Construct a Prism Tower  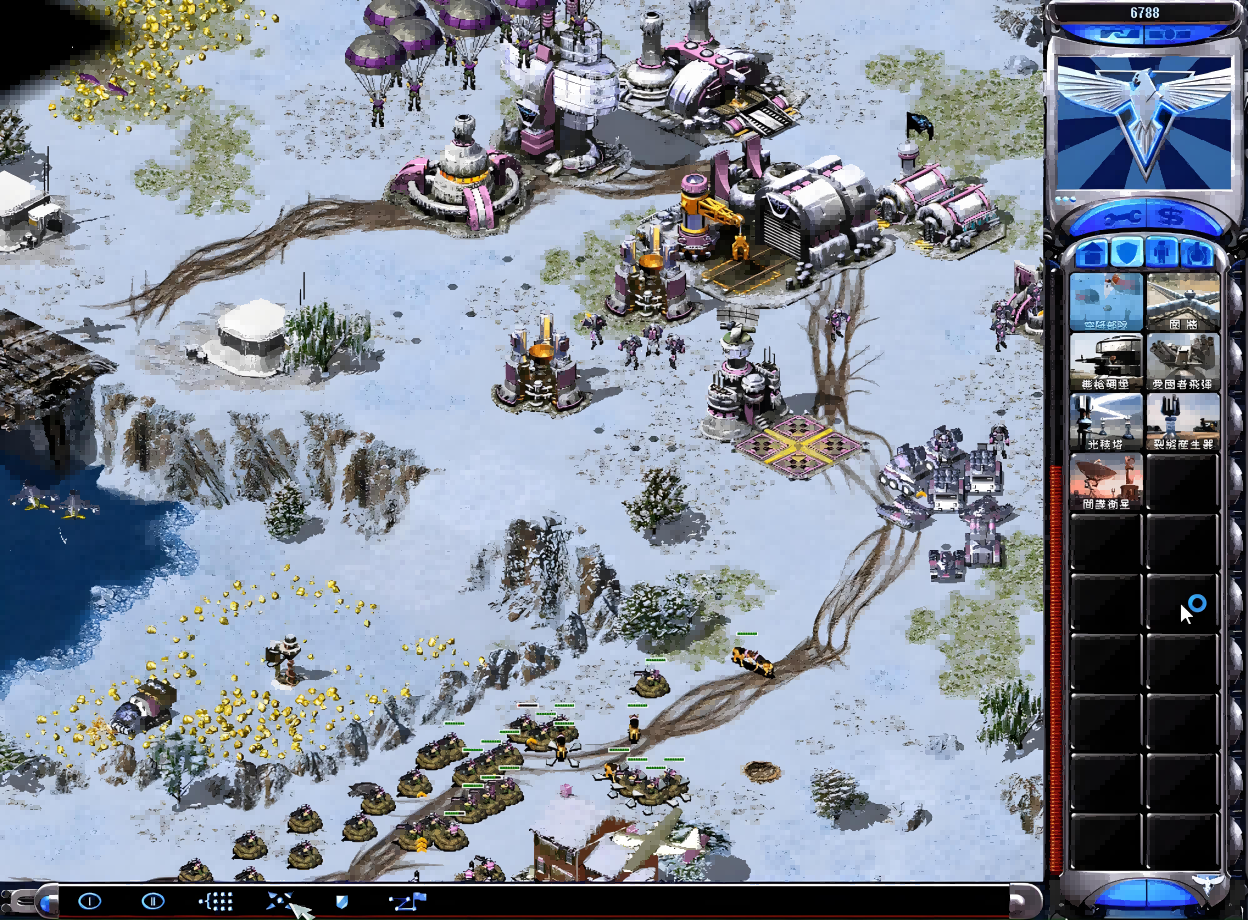1106,422
